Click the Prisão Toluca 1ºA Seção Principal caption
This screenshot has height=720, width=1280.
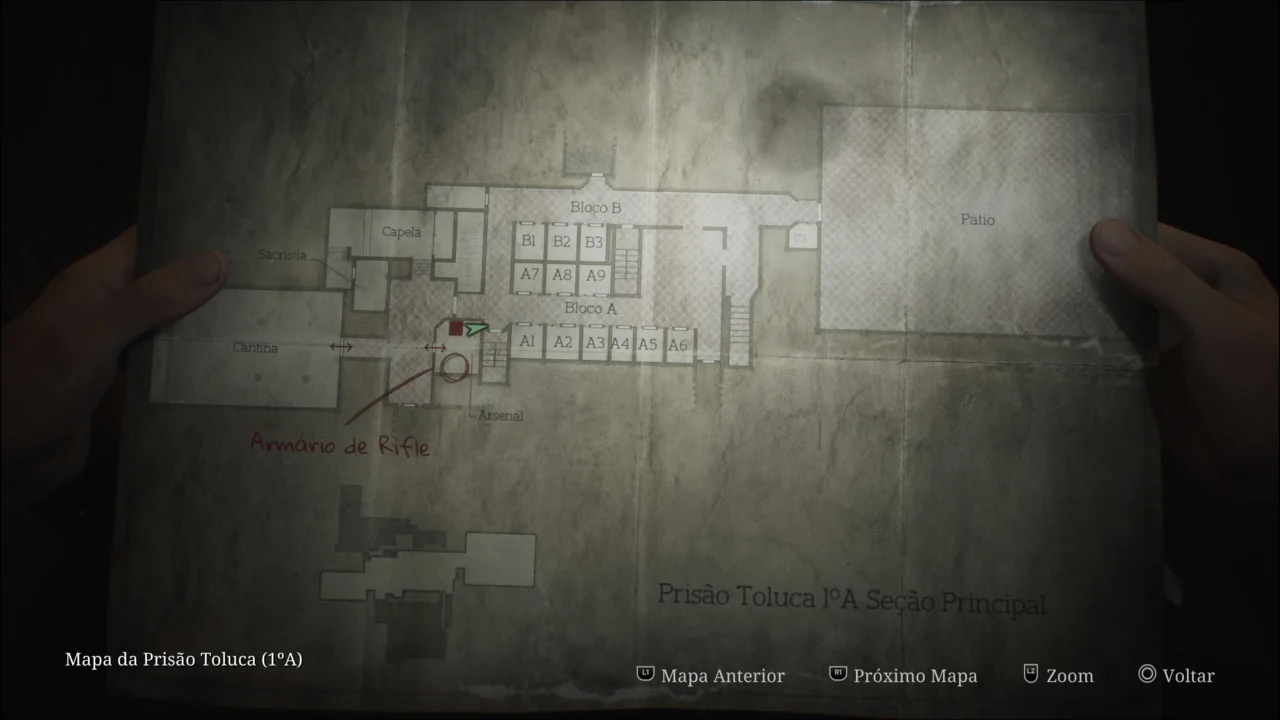pos(853,599)
